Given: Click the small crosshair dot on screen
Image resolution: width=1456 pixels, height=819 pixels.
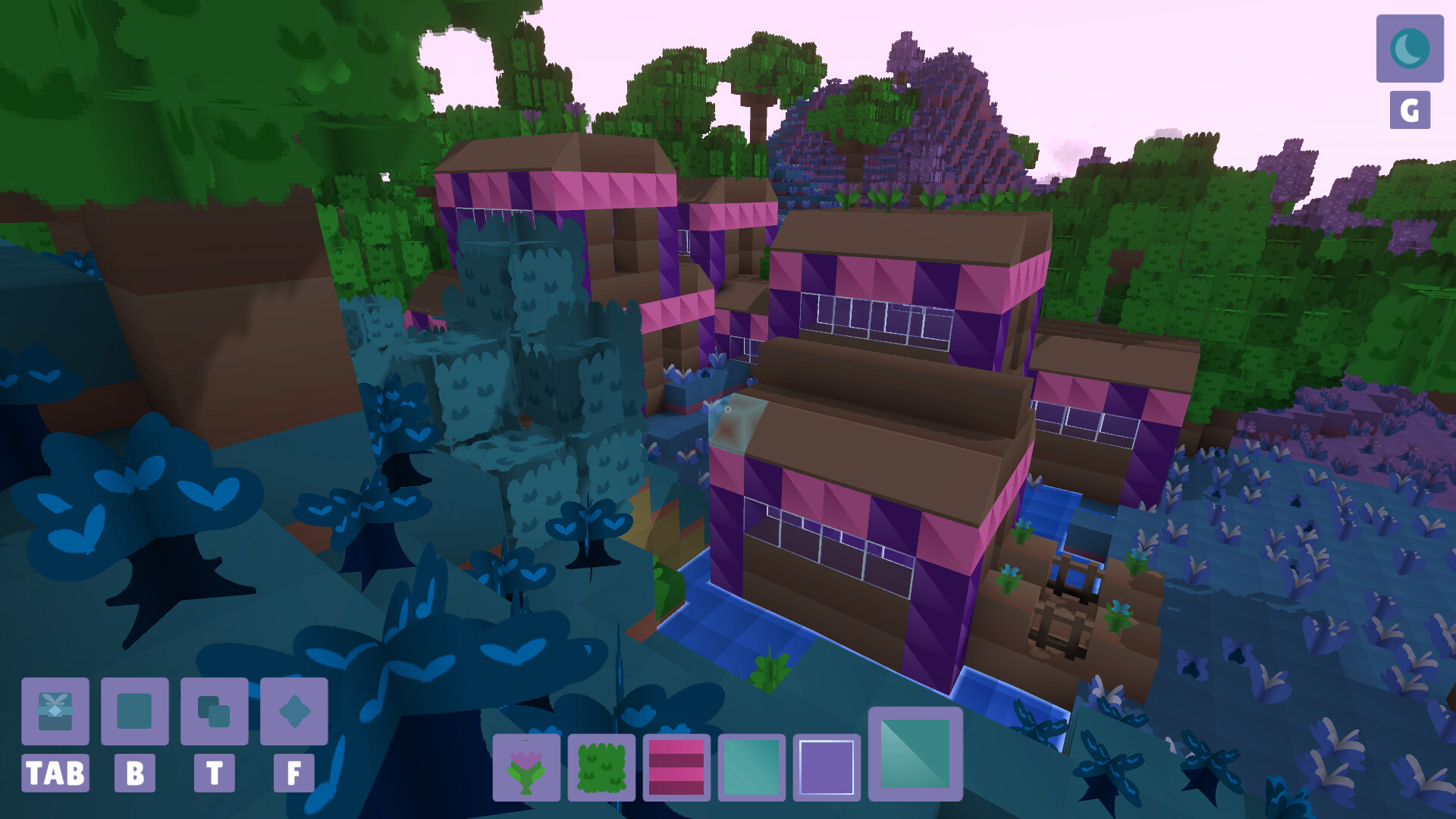Looking at the screenshot, I should [726, 408].
